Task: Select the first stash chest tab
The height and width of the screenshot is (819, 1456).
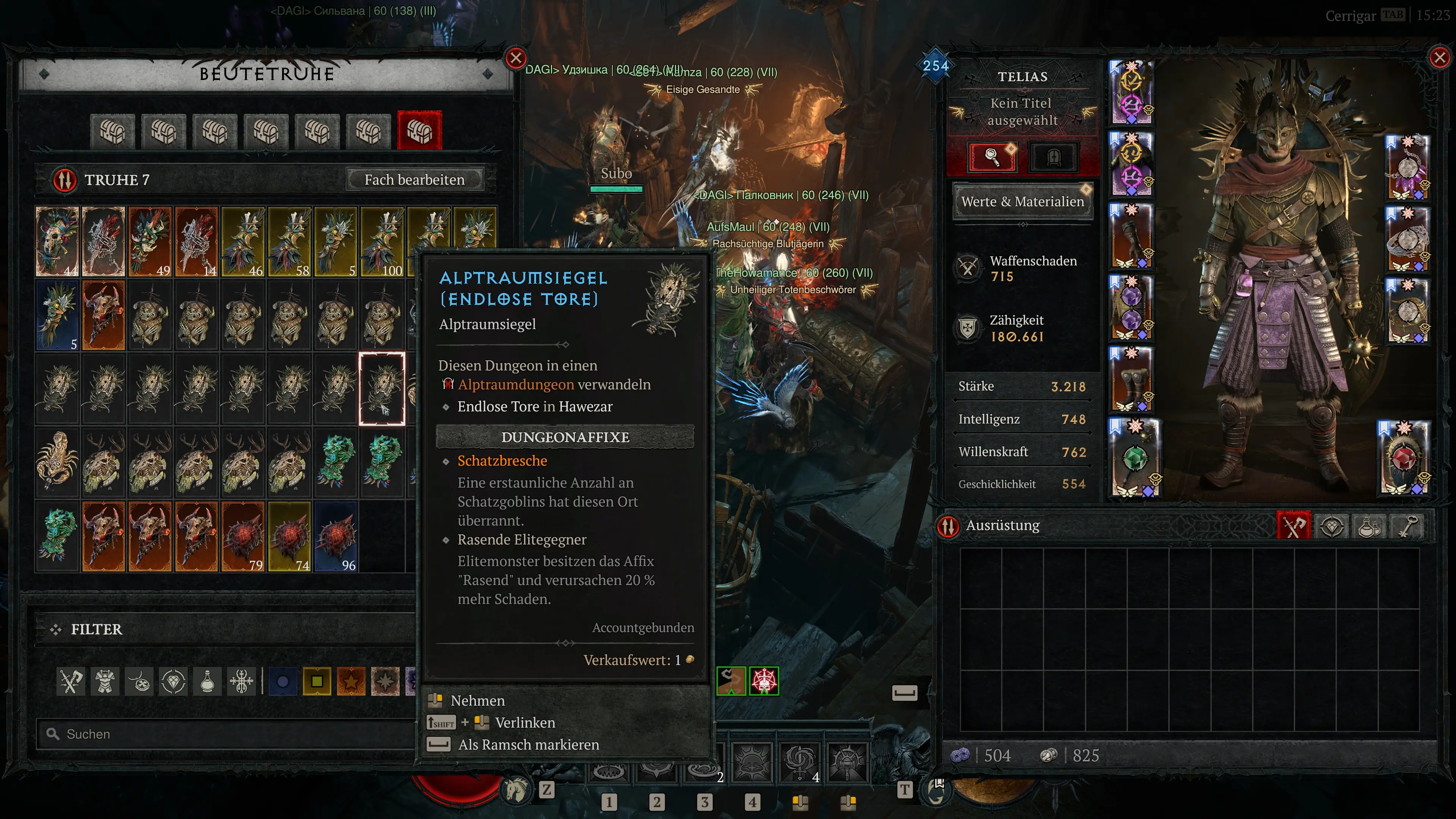Action: point(113,131)
